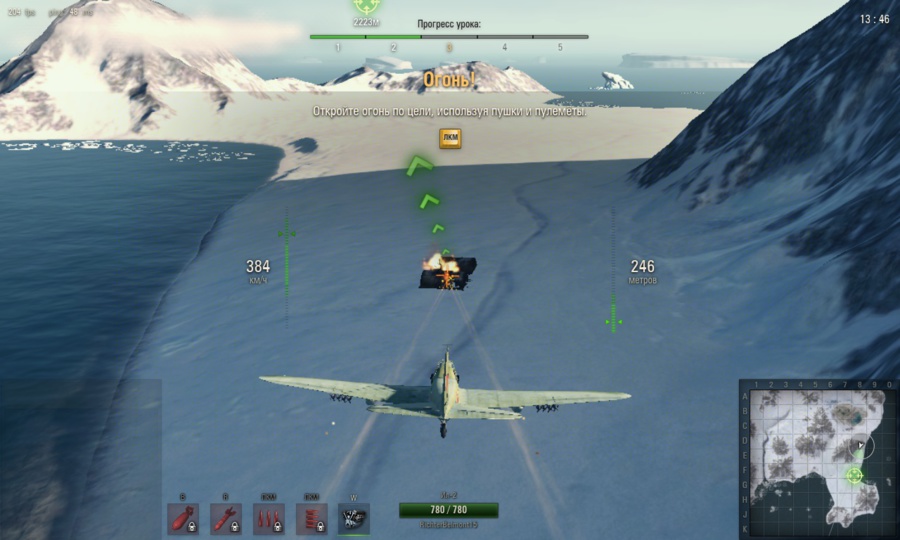This screenshot has width=900, height=540.
Task: Activate the engine boost slot
Action: tap(353, 518)
